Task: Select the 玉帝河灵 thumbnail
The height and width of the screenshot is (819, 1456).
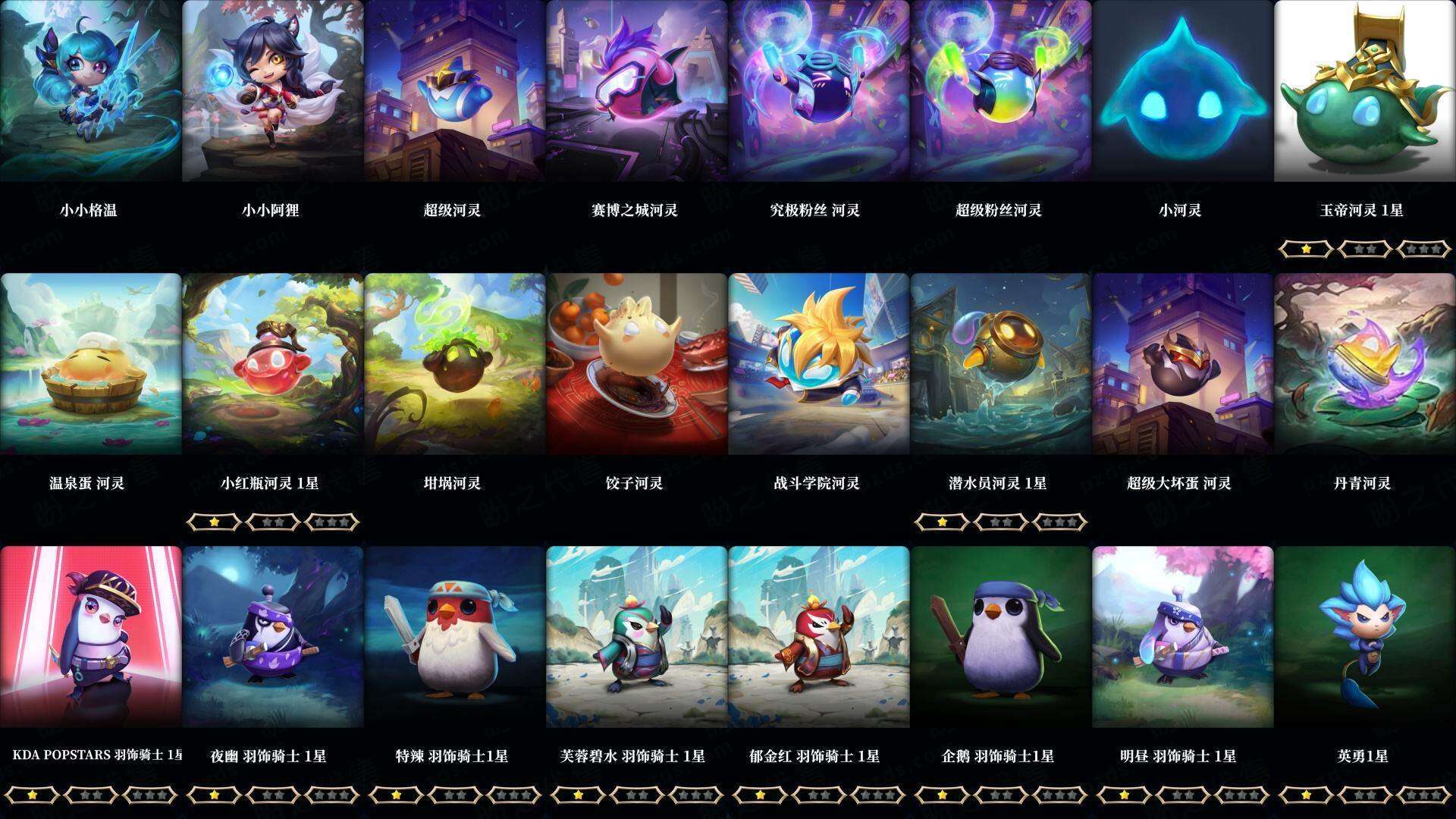Action: point(1365,91)
